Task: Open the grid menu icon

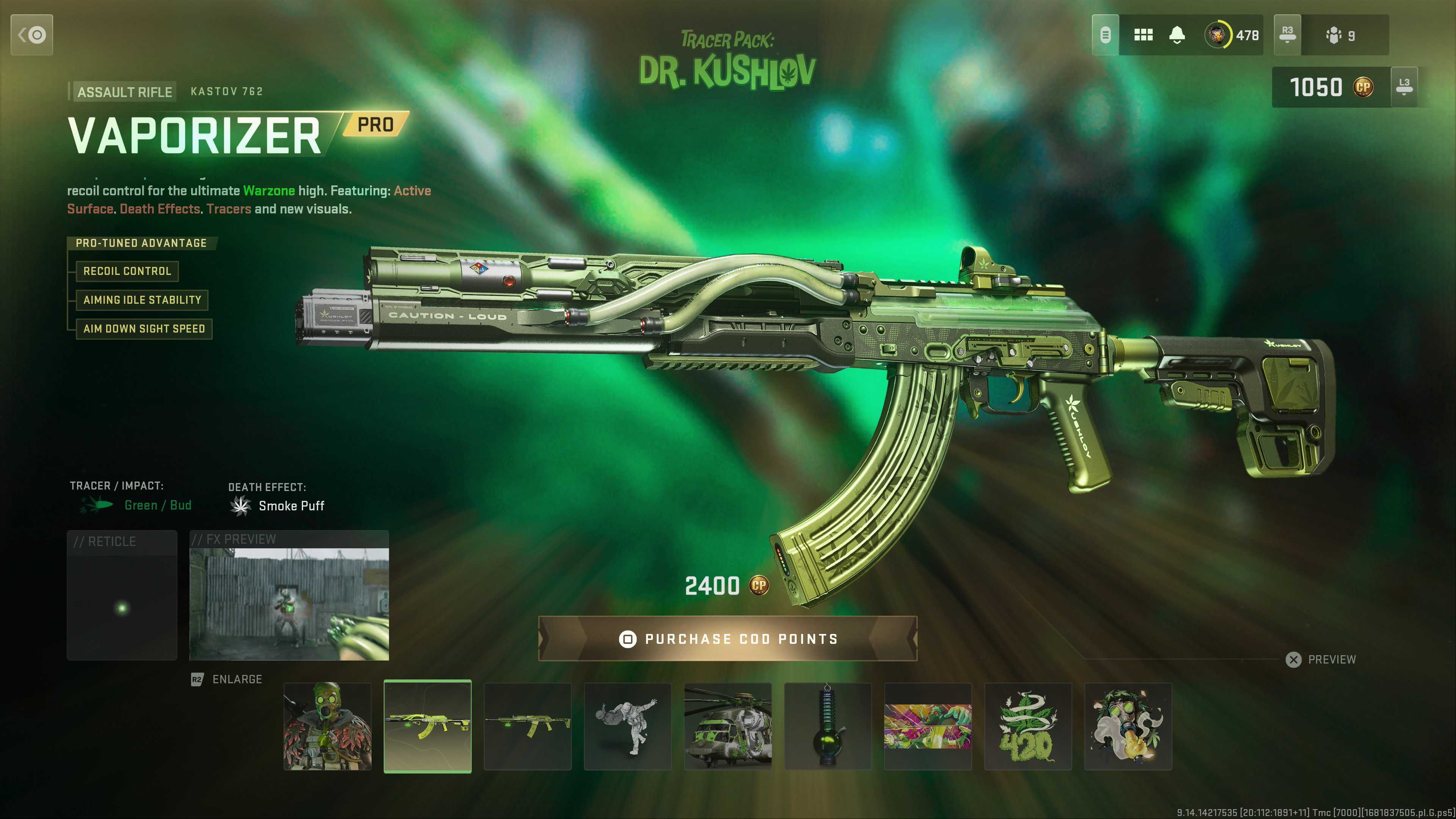Action: (x=1143, y=35)
